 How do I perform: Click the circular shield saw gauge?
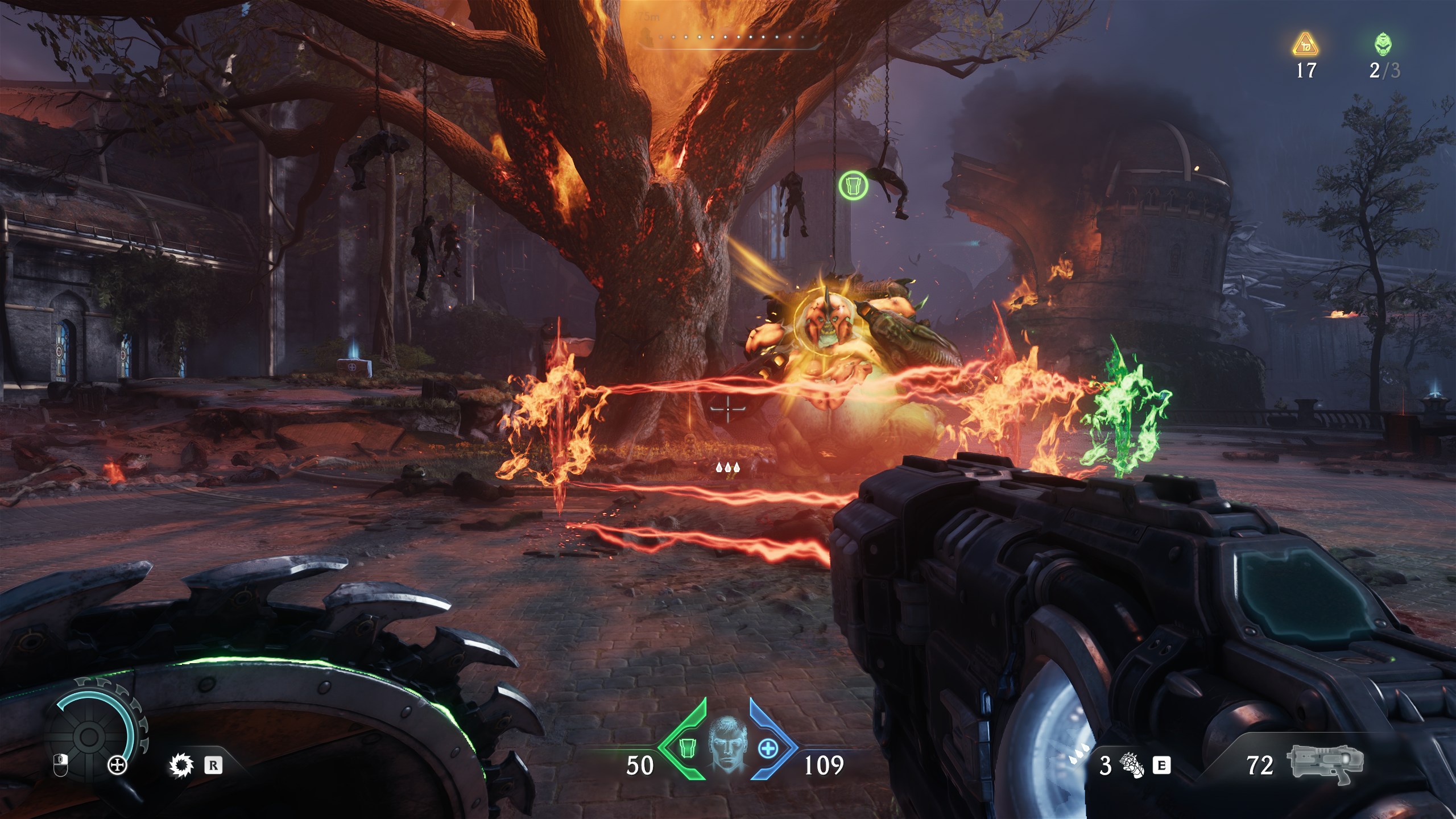pyautogui.click(x=91, y=737)
